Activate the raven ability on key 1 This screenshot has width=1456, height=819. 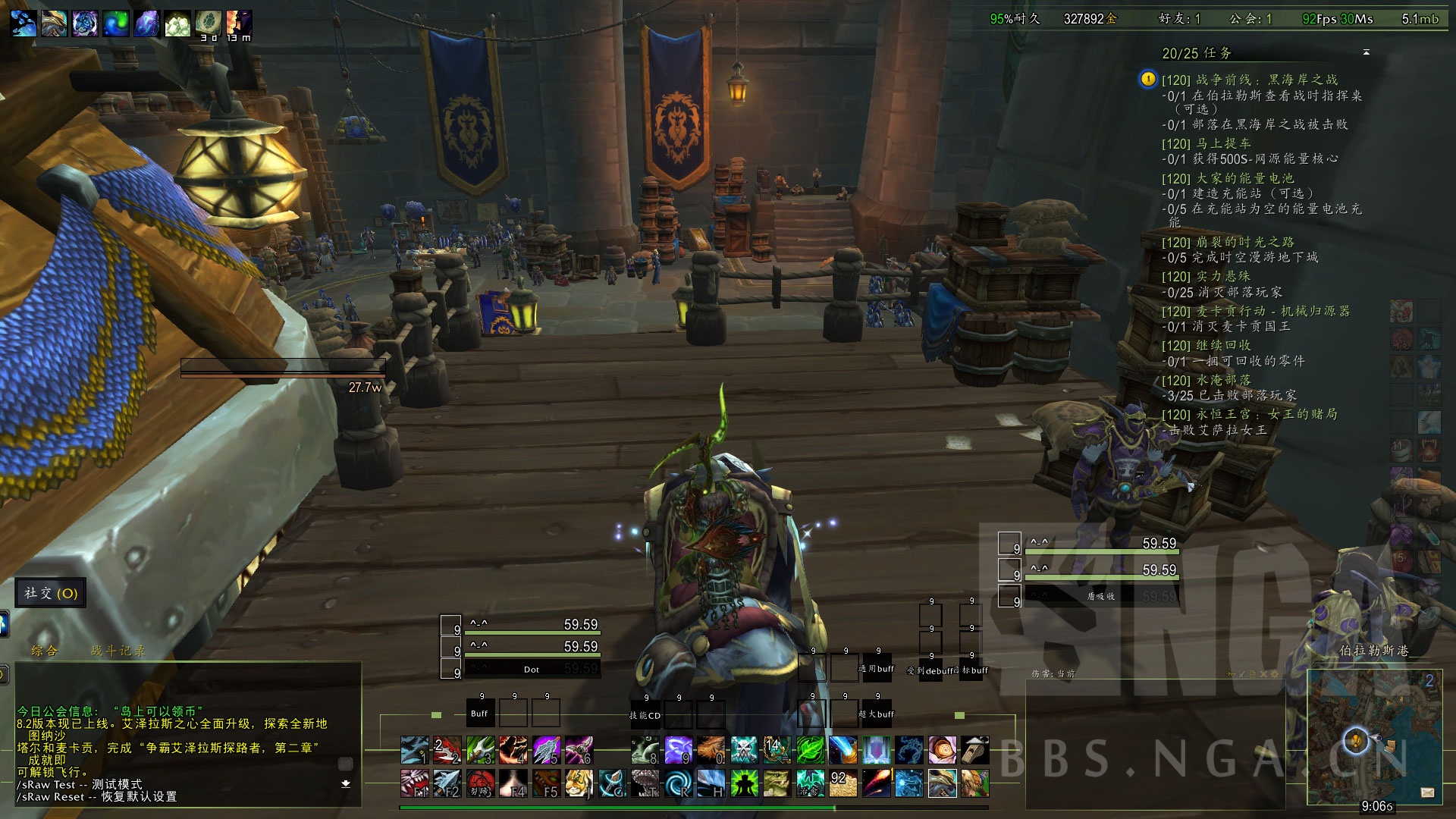[414, 750]
